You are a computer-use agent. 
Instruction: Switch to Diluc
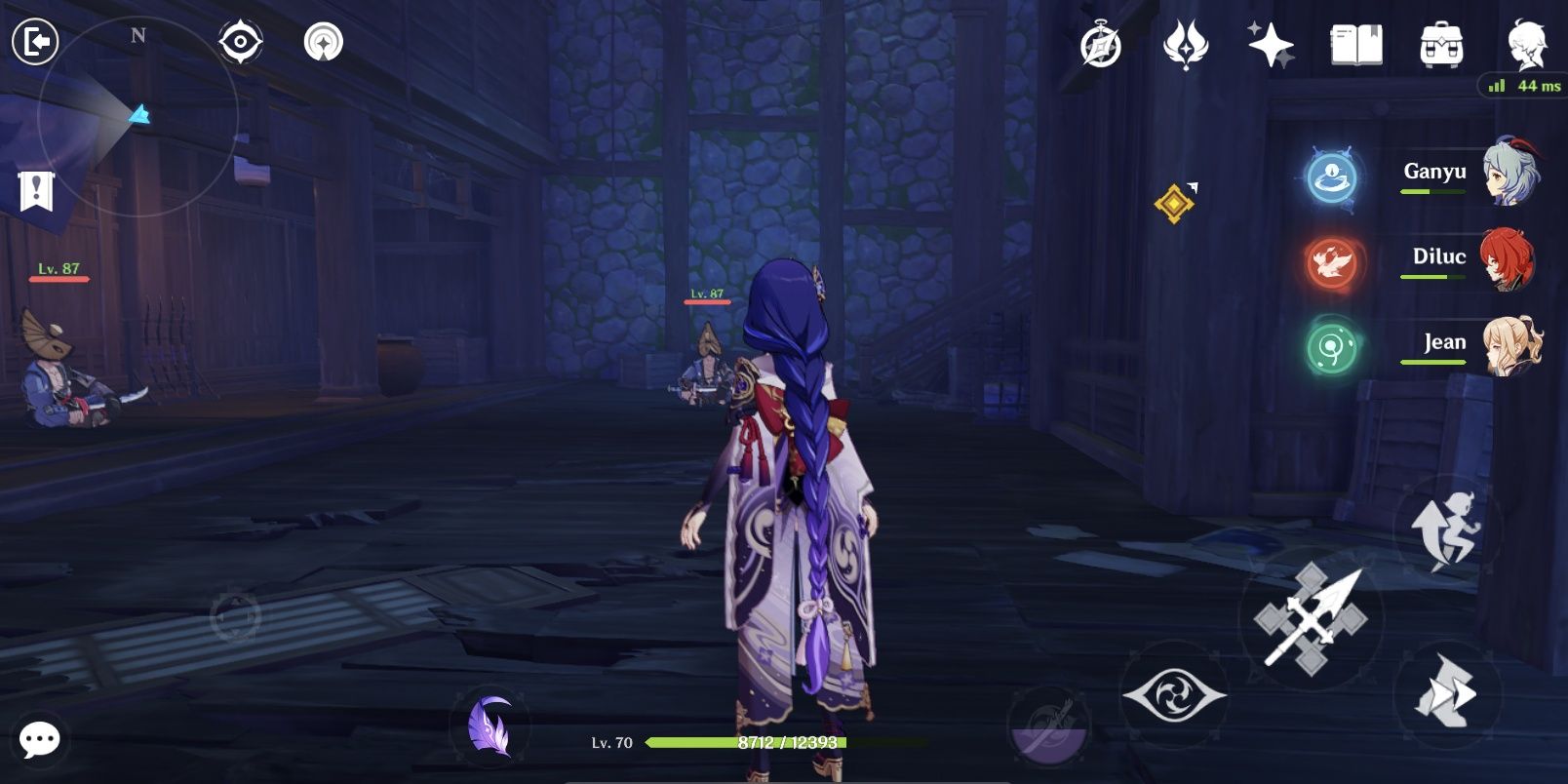pyautogui.click(x=1512, y=263)
